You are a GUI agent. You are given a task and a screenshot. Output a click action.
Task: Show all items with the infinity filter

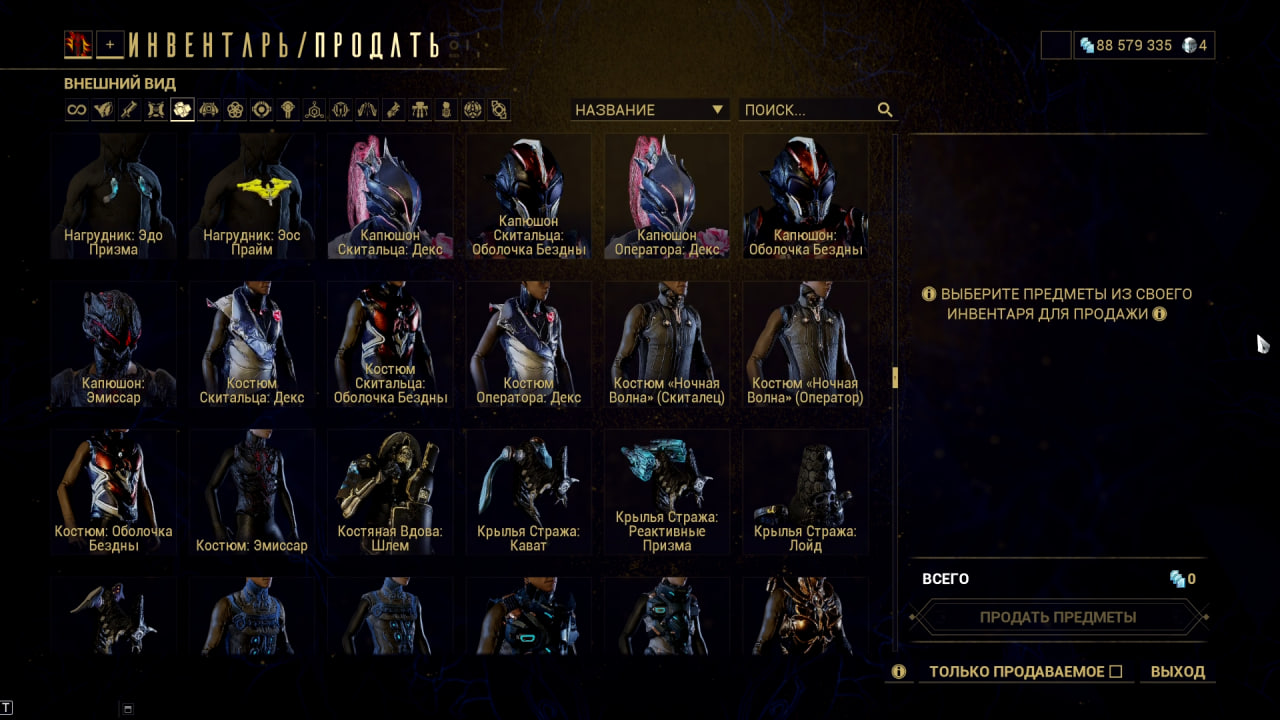pos(77,110)
